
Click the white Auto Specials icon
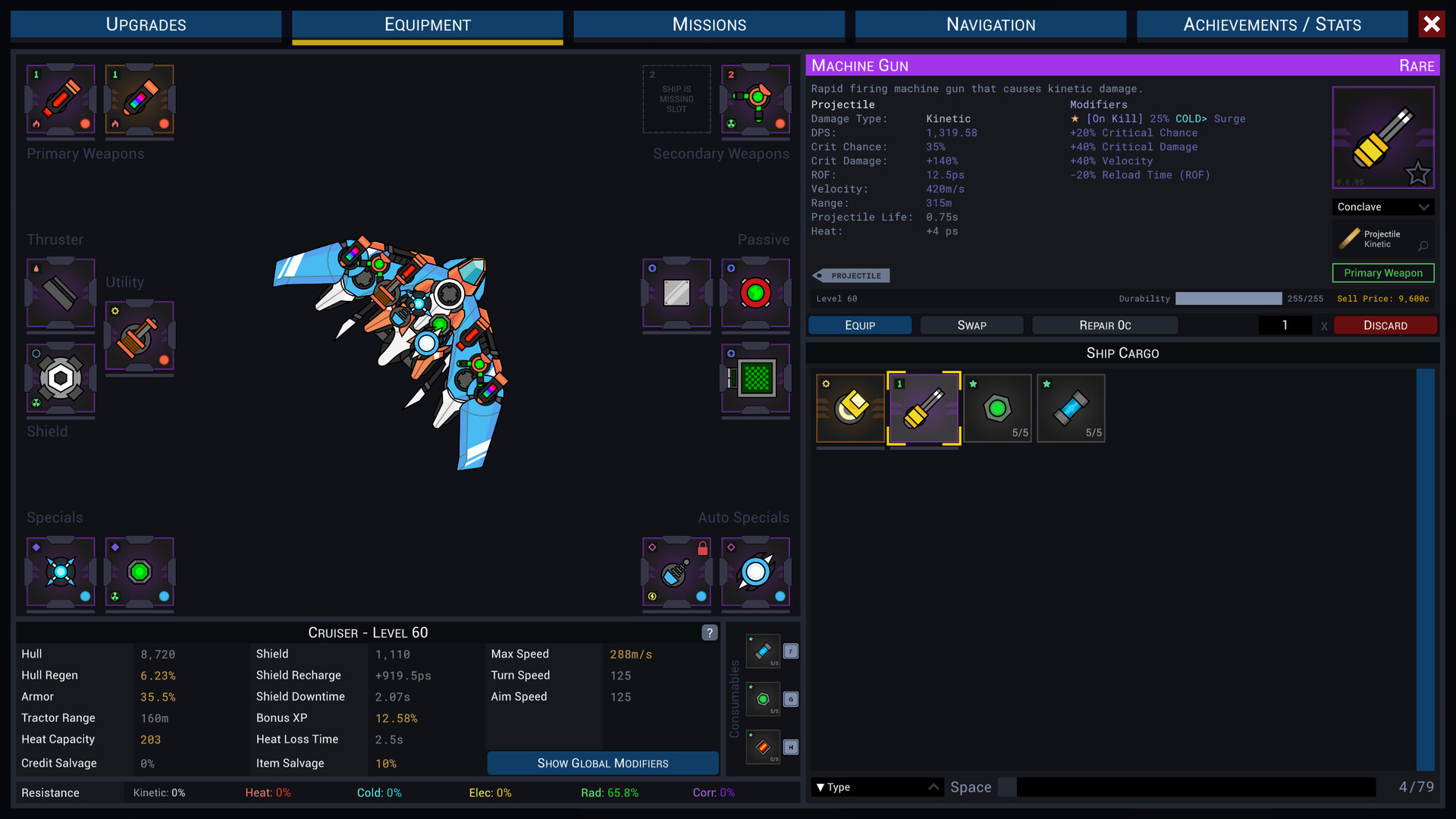(755, 574)
